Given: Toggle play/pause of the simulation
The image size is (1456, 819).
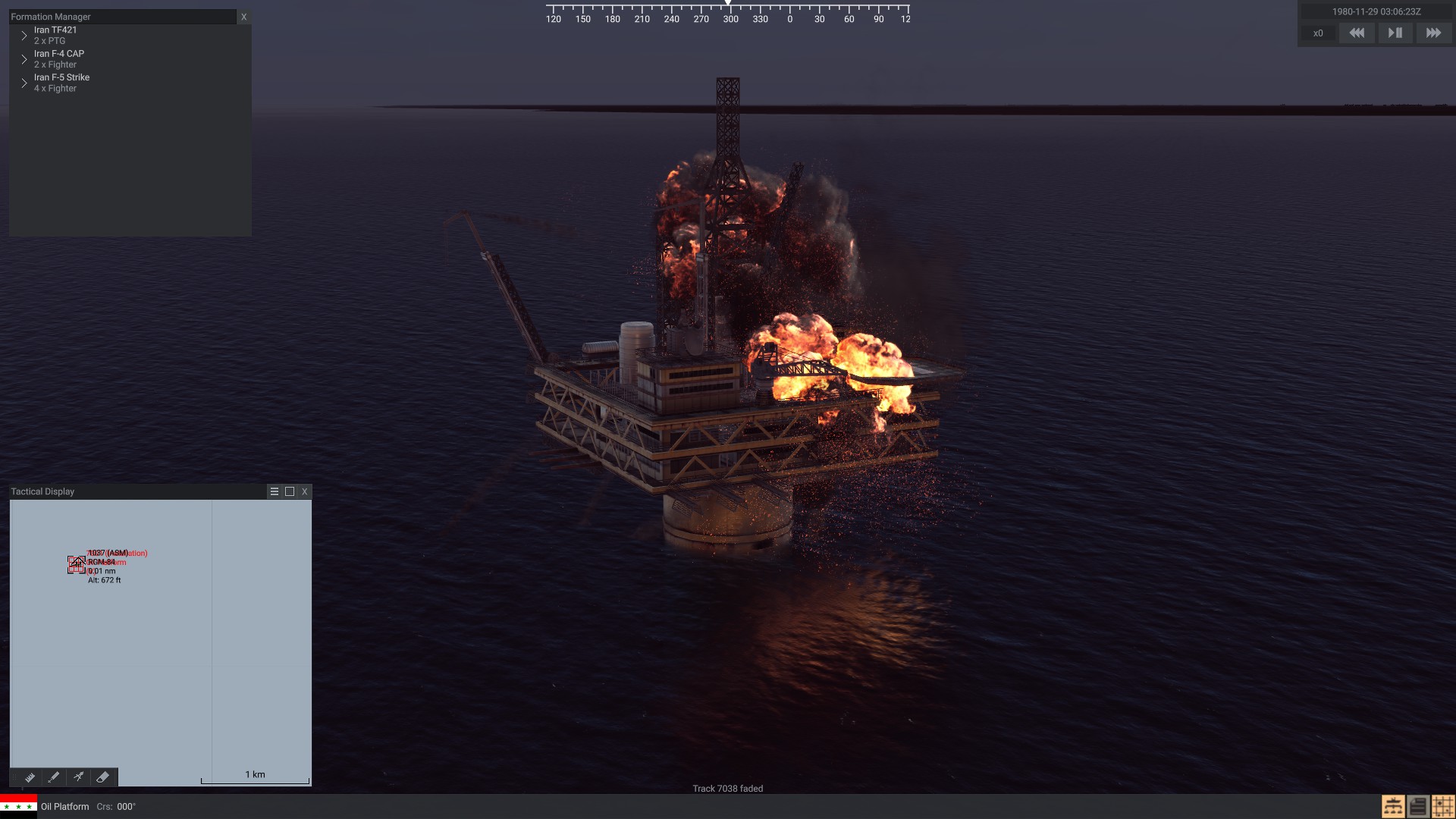Looking at the screenshot, I should click(1395, 33).
